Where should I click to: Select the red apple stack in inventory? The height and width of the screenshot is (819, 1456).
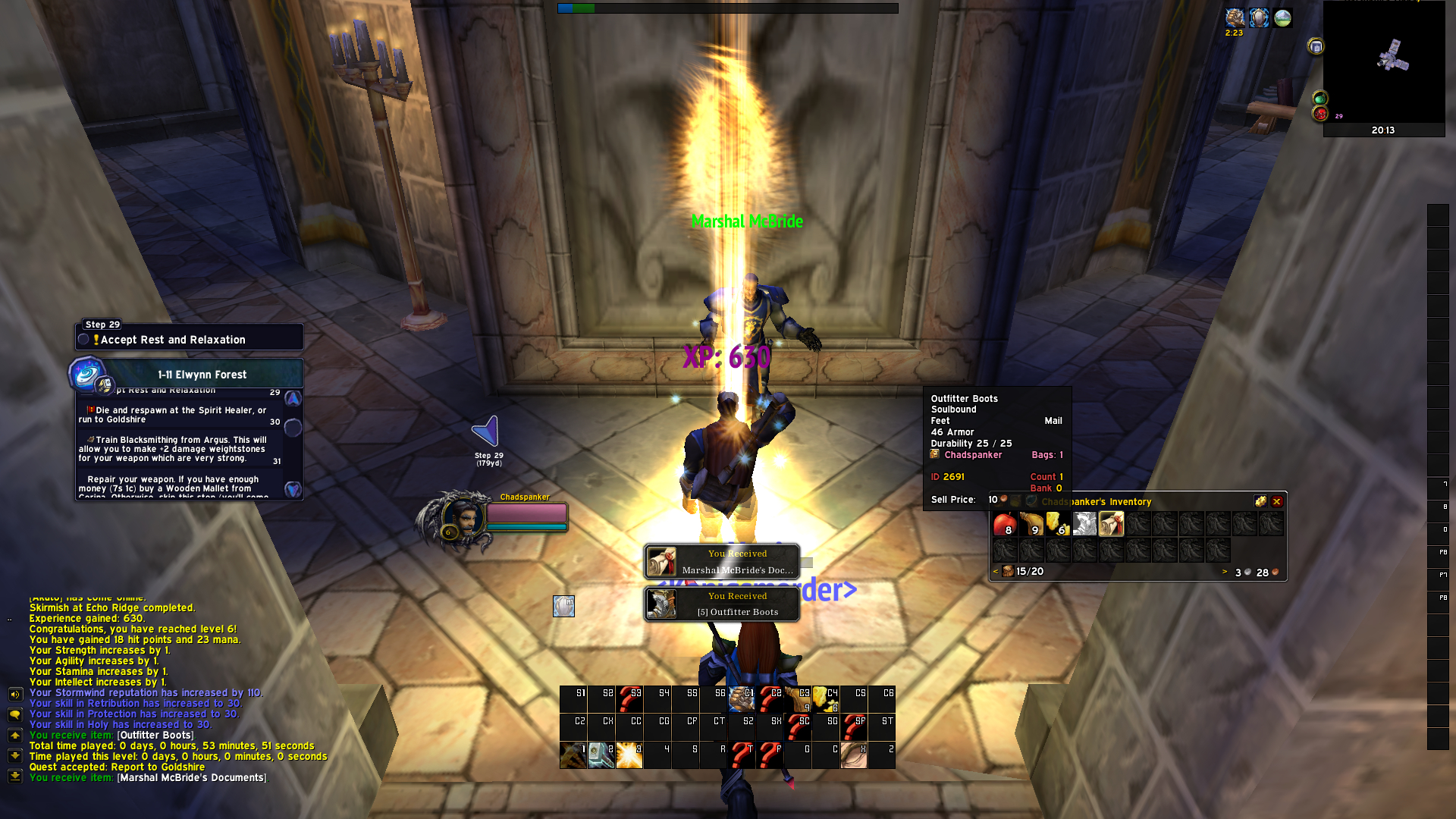pyautogui.click(x=1005, y=523)
